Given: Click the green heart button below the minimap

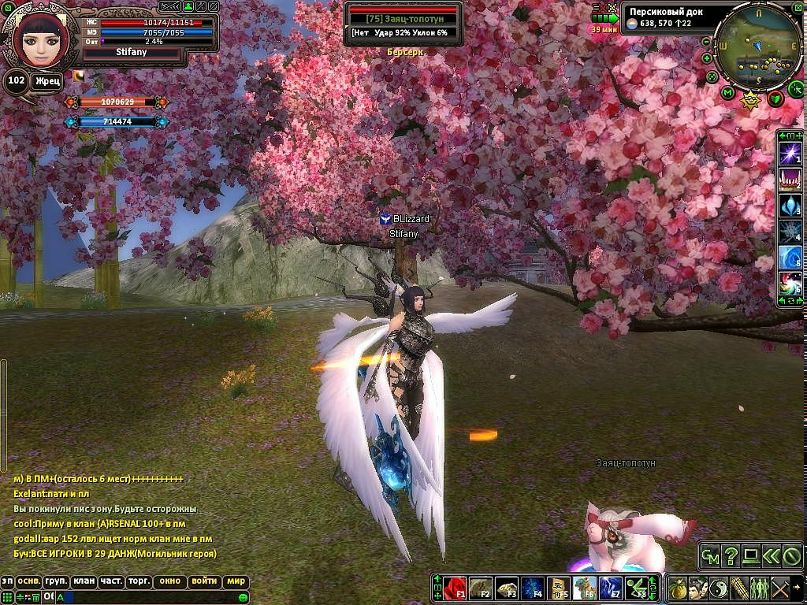Looking at the screenshot, I should tap(773, 98).
